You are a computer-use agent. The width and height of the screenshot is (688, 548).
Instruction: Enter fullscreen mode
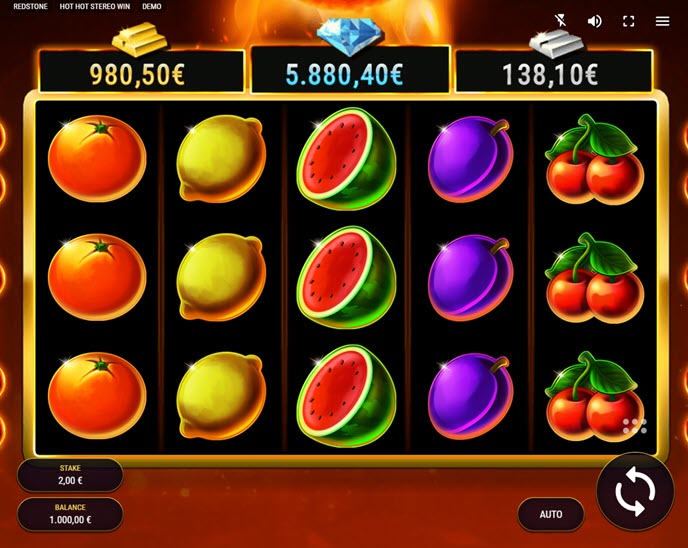(629, 21)
